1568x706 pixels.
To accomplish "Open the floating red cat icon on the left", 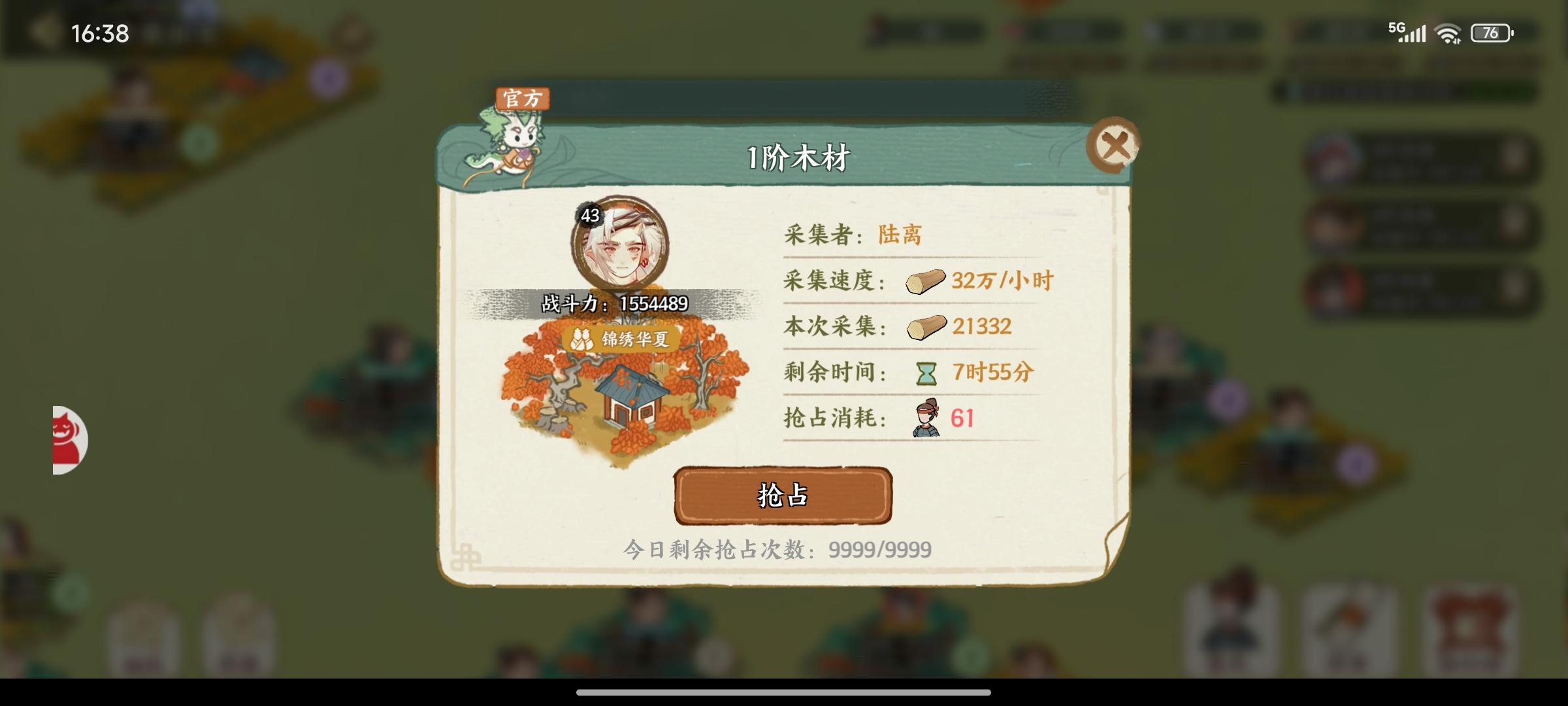I will 65,439.
